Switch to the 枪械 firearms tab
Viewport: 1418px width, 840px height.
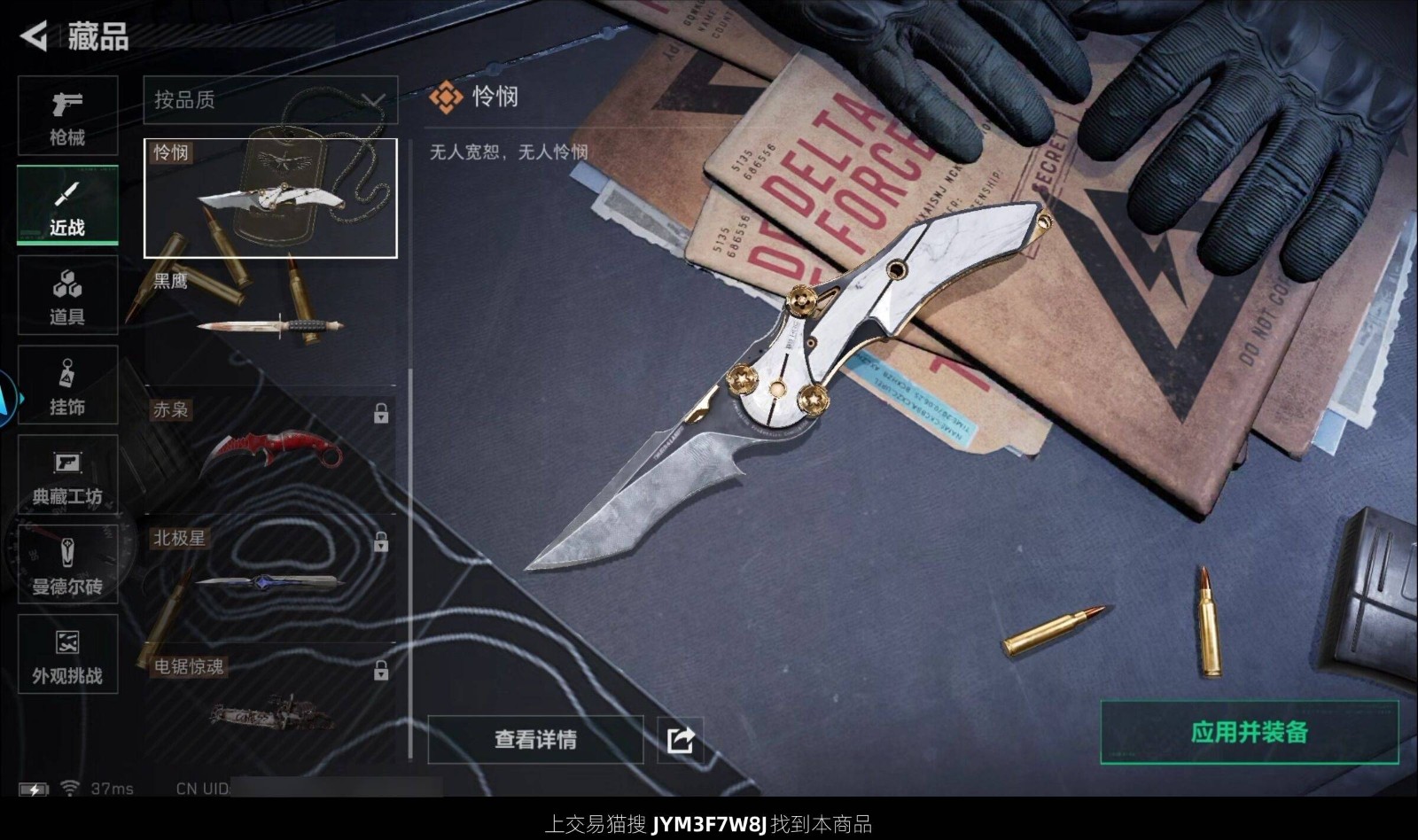67,116
